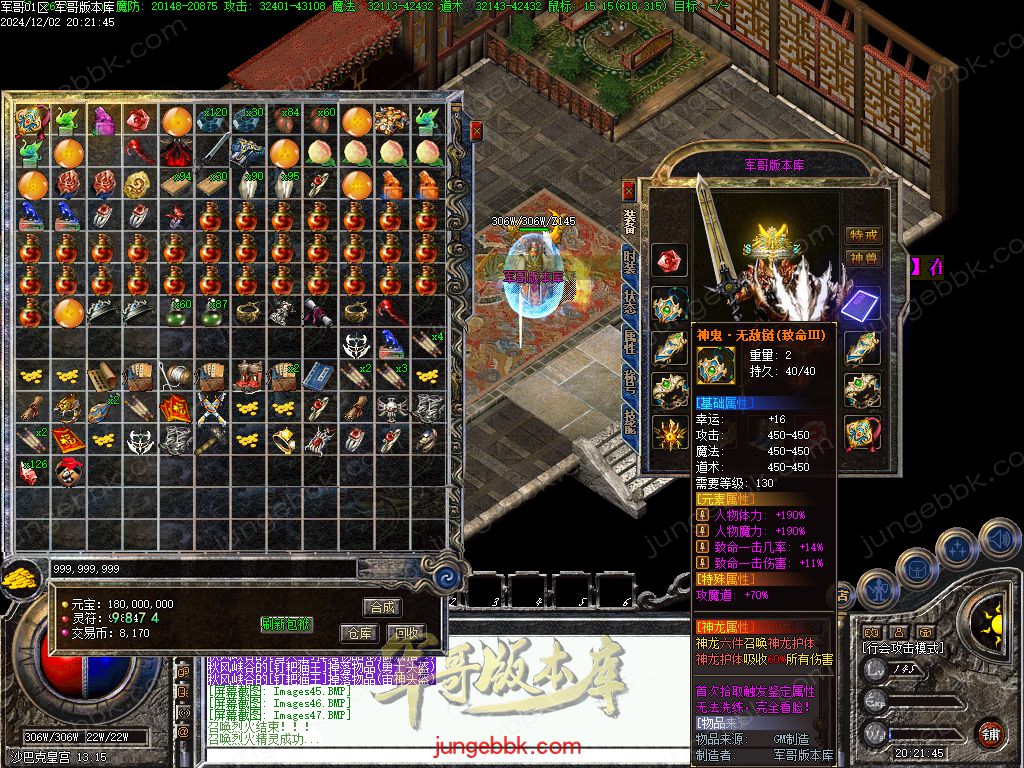Refresh the bag with 刷新包裹
Image resolution: width=1024 pixels, height=768 pixels.
click(286, 624)
